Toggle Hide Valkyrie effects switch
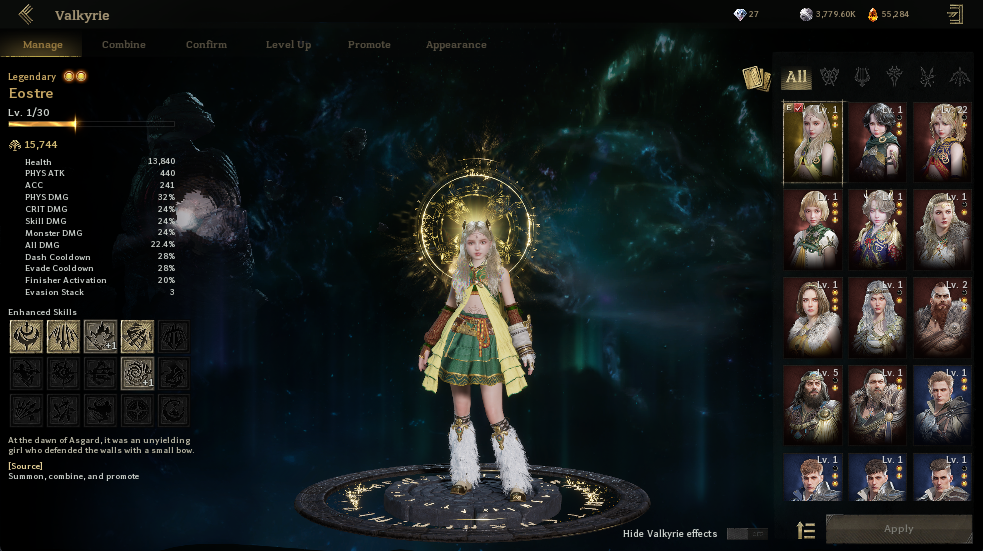 pos(747,534)
